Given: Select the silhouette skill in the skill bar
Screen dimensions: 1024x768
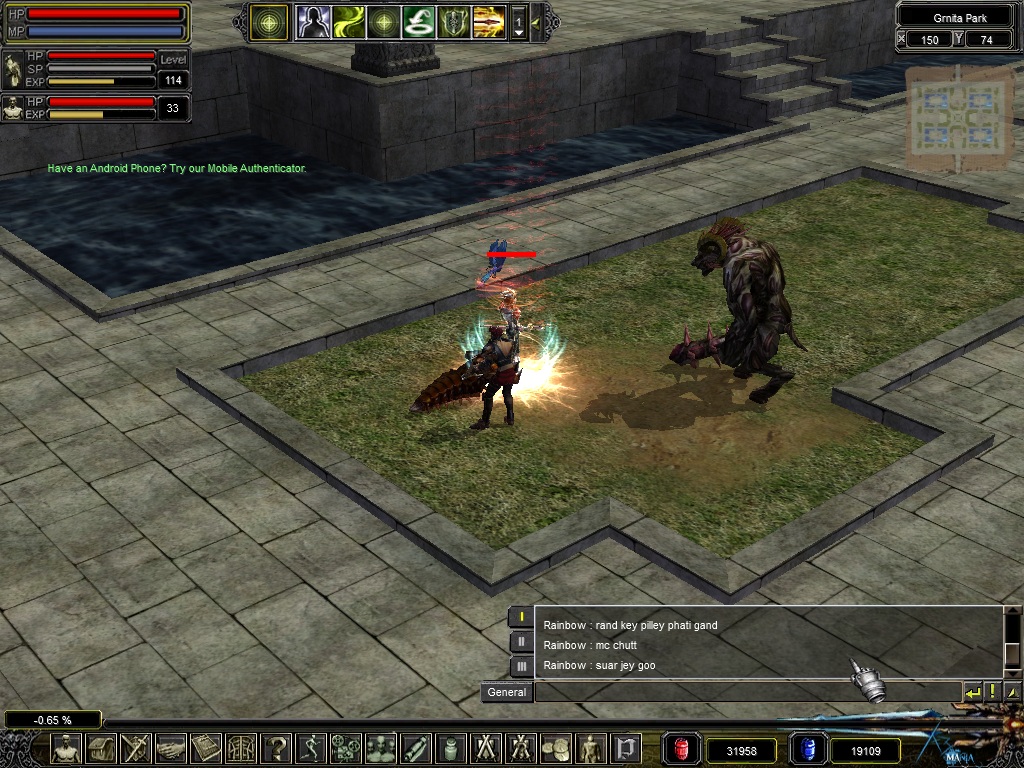Looking at the screenshot, I should (312, 21).
